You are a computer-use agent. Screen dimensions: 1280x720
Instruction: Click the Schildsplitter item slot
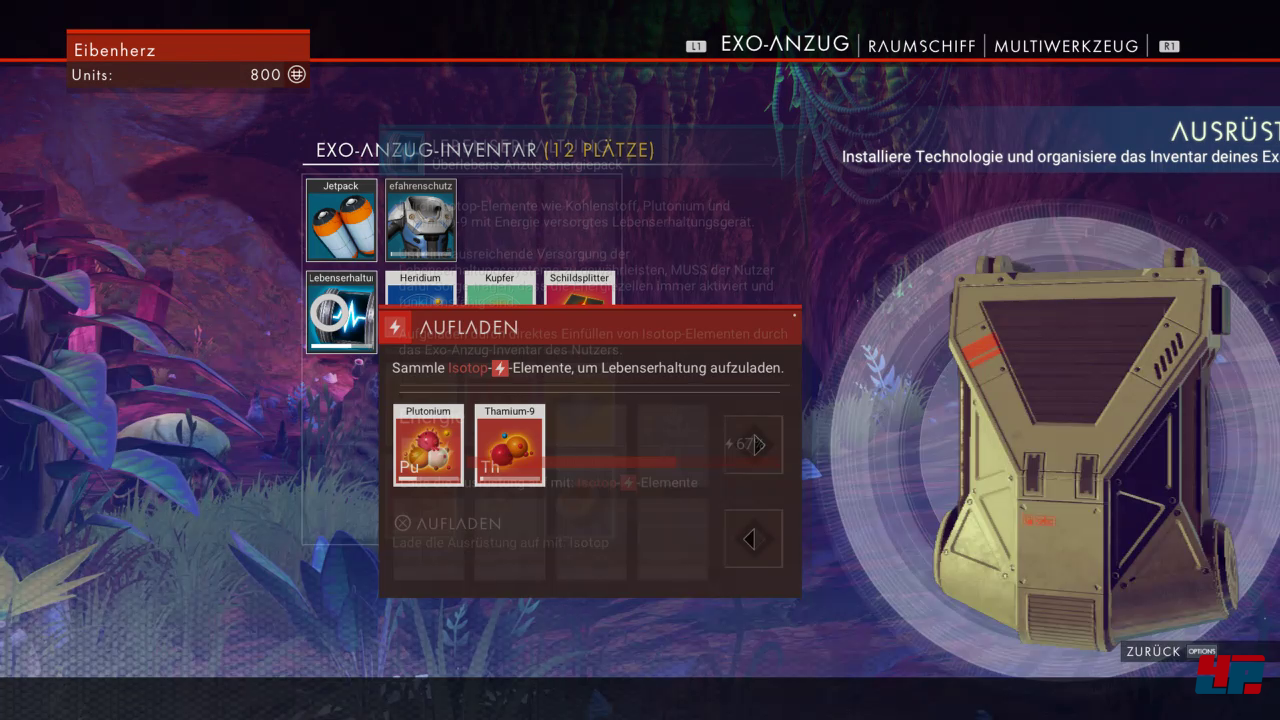click(x=580, y=288)
